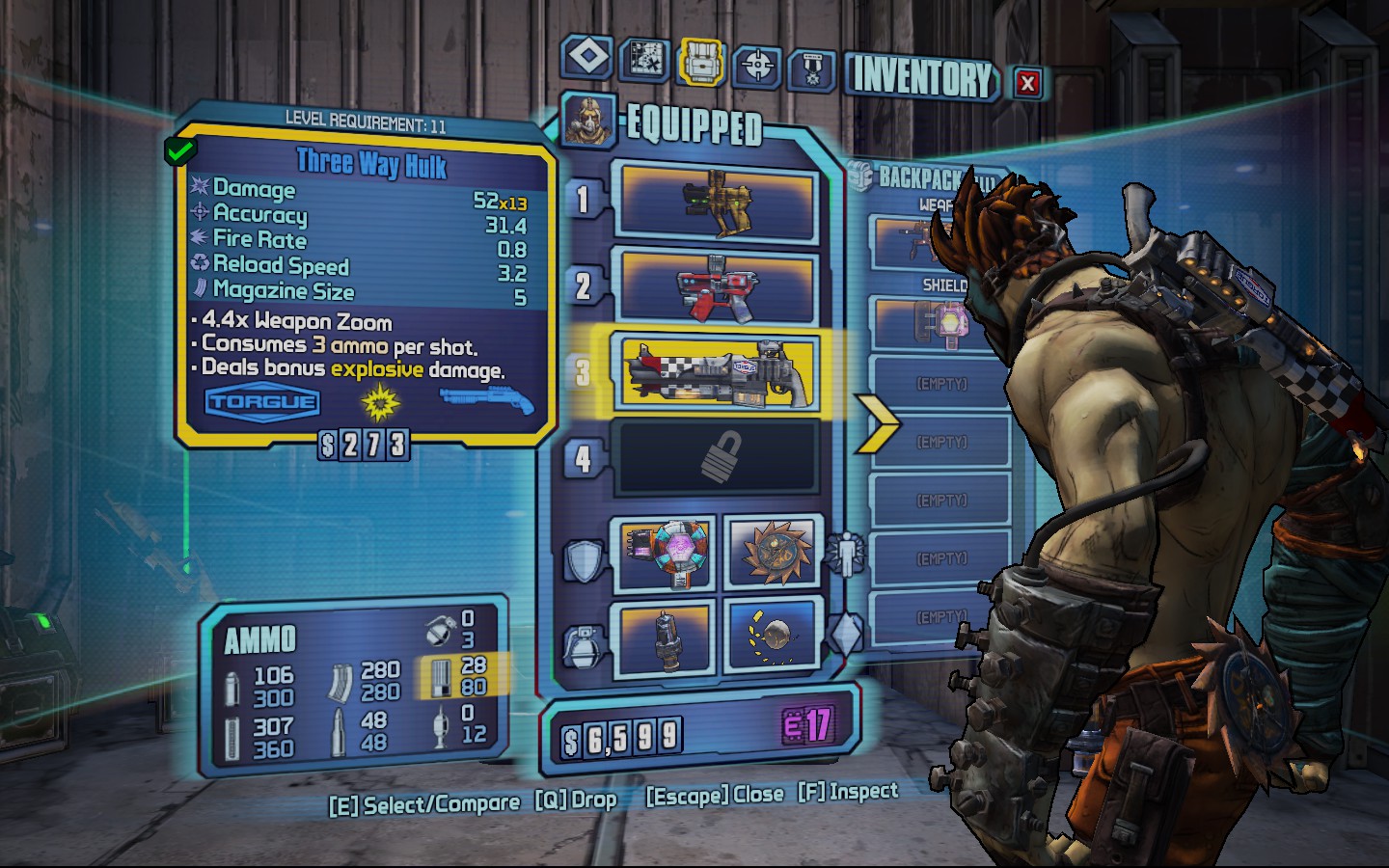This screenshot has height=868, width=1389.
Task: Select the equipped grenade mod slot
Action: (664, 636)
